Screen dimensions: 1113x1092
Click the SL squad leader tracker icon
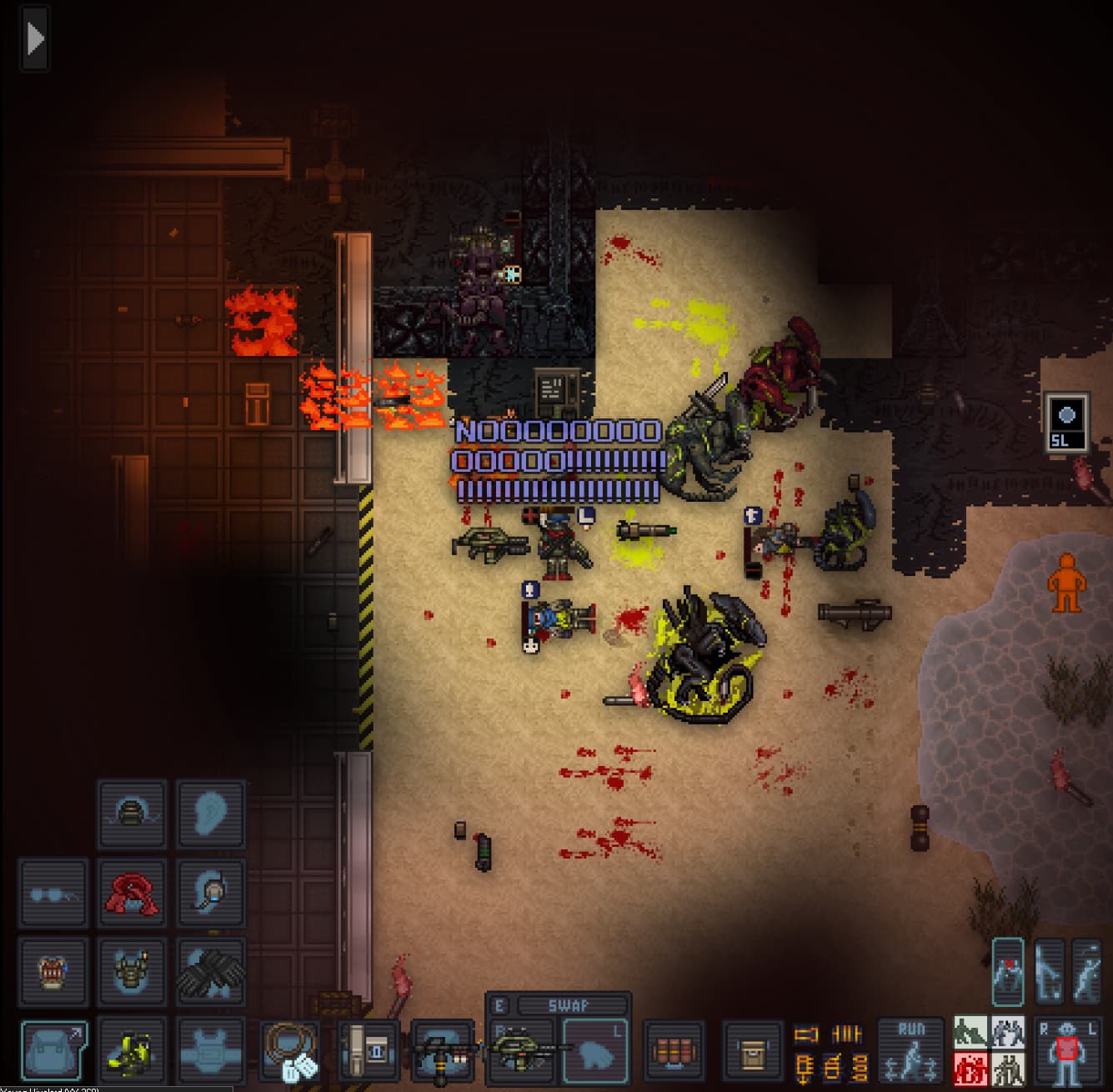(1066, 423)
